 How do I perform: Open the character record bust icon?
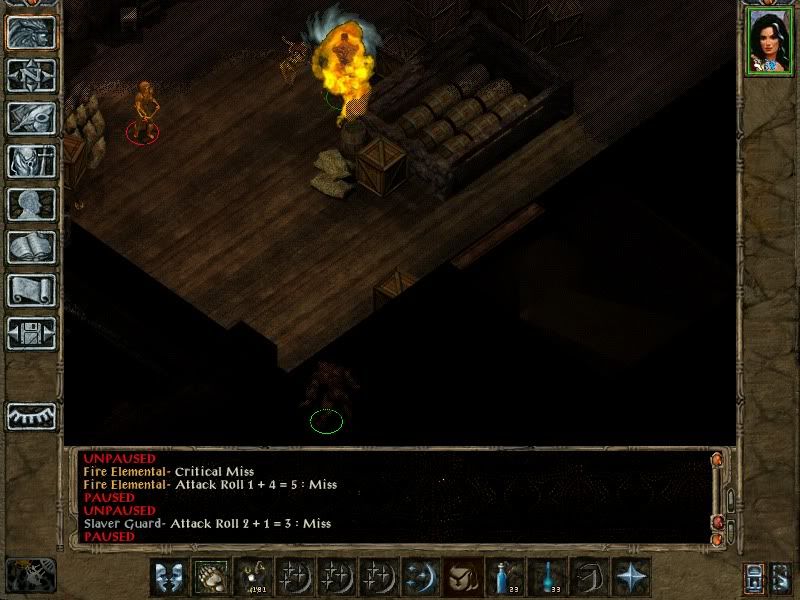pos(31,204)
